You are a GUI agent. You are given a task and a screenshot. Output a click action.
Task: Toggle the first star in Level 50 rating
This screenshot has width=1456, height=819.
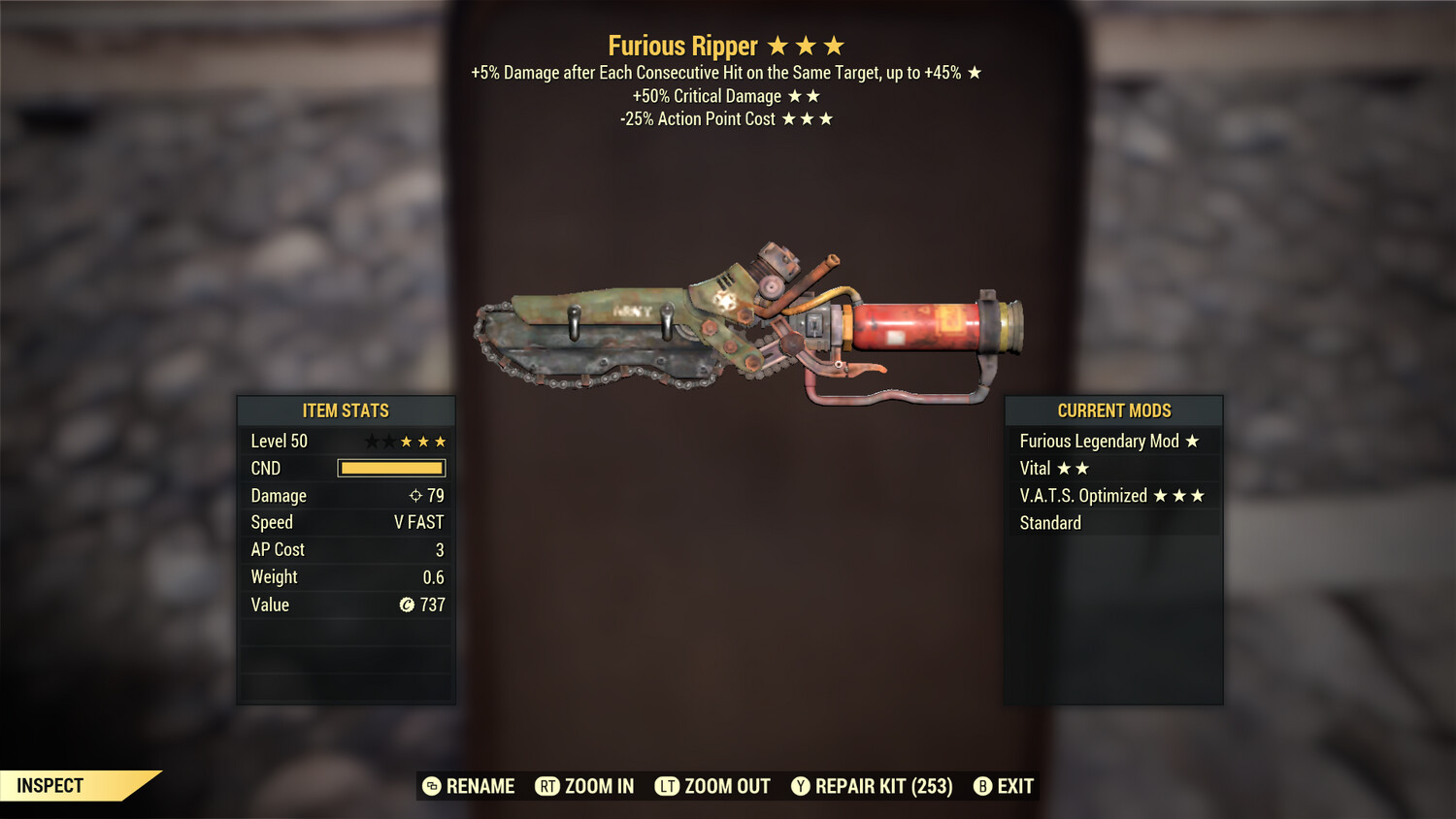[x=372, y=441]
